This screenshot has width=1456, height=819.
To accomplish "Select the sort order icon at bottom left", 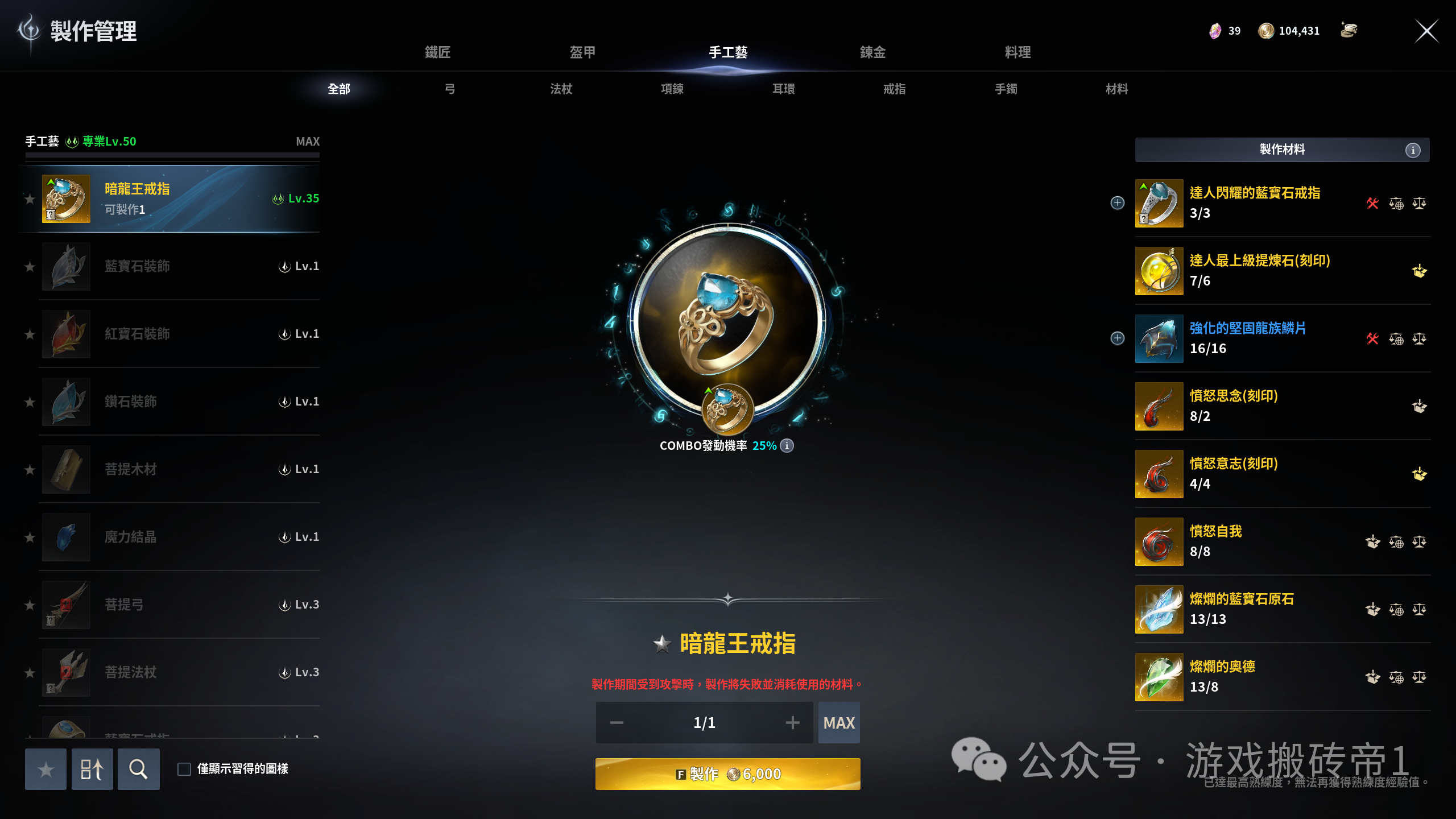I will click(x=92, y=769).
